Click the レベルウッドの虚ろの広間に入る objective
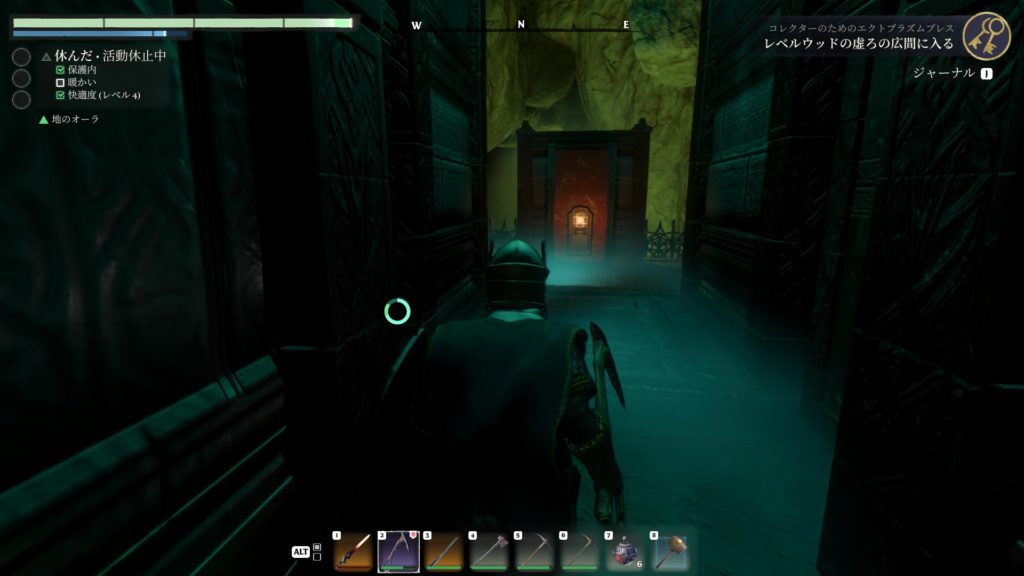Screen dimensions: 1024x576 (x=859, y=45)
